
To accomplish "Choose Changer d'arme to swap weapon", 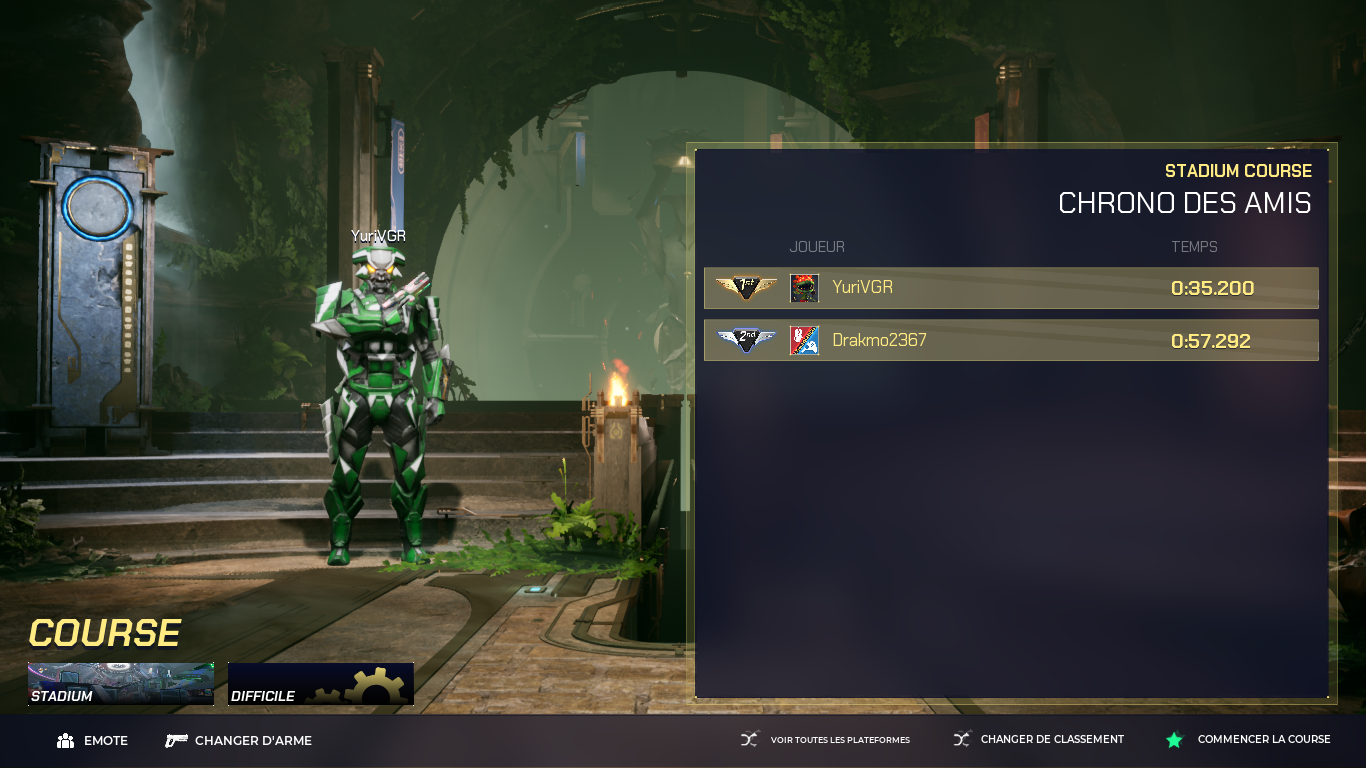I will 239,741.
